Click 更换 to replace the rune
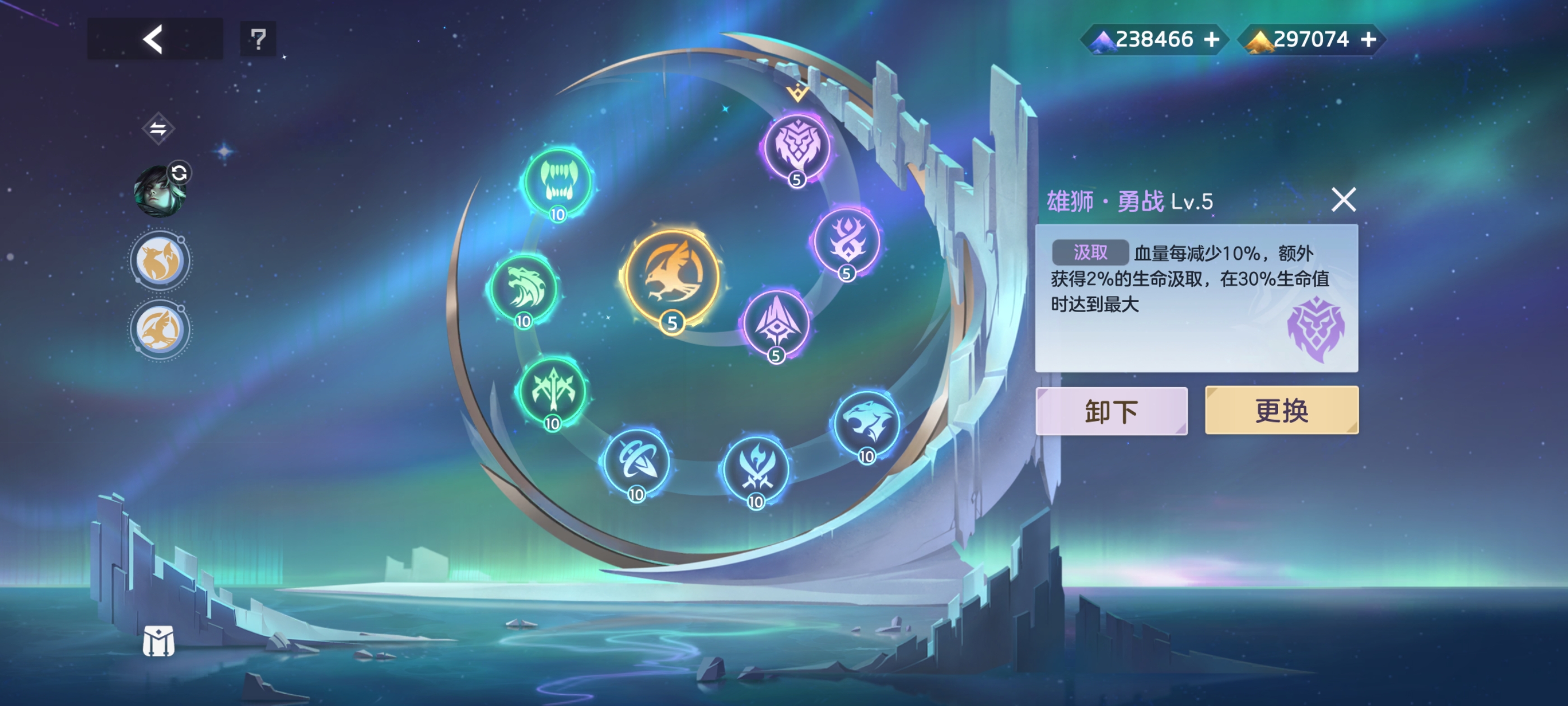This screenshot has height=706, width=1568. [1281, 410]
